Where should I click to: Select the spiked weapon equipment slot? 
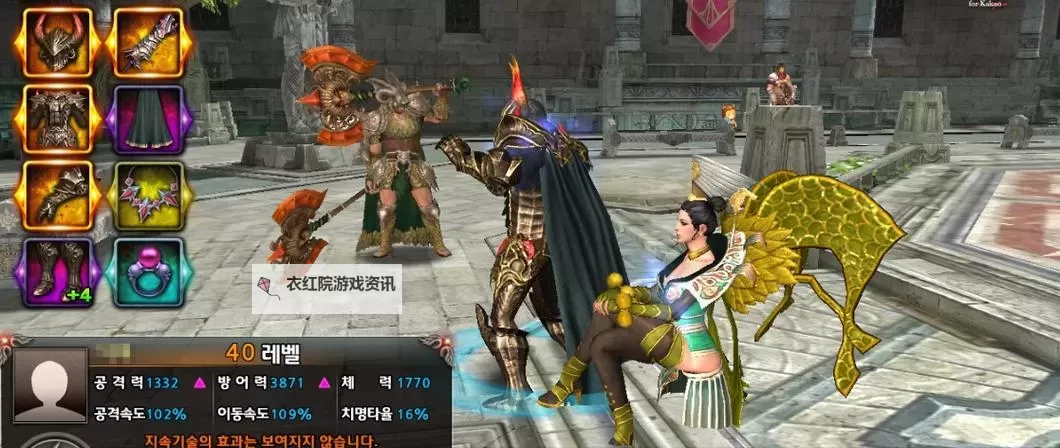[x=148, y=43]
